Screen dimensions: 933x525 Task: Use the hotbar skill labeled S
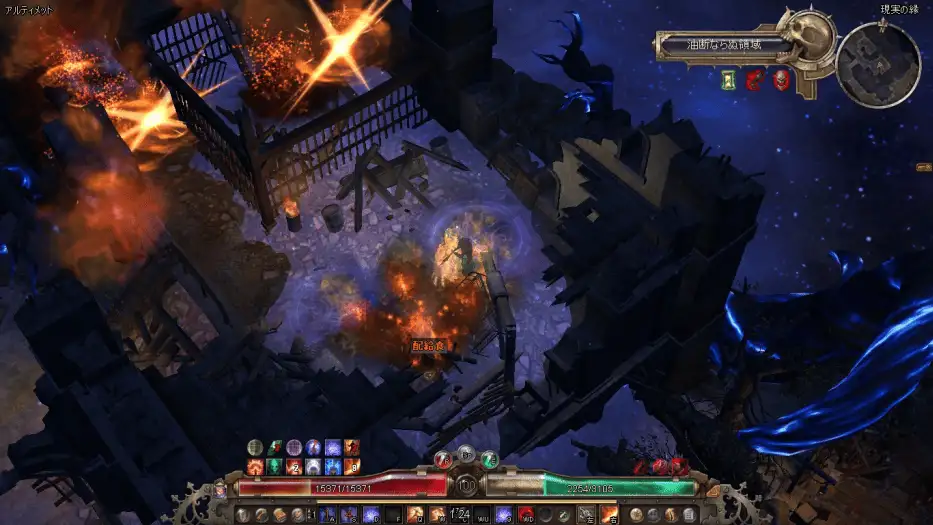[x=349, y=514]
